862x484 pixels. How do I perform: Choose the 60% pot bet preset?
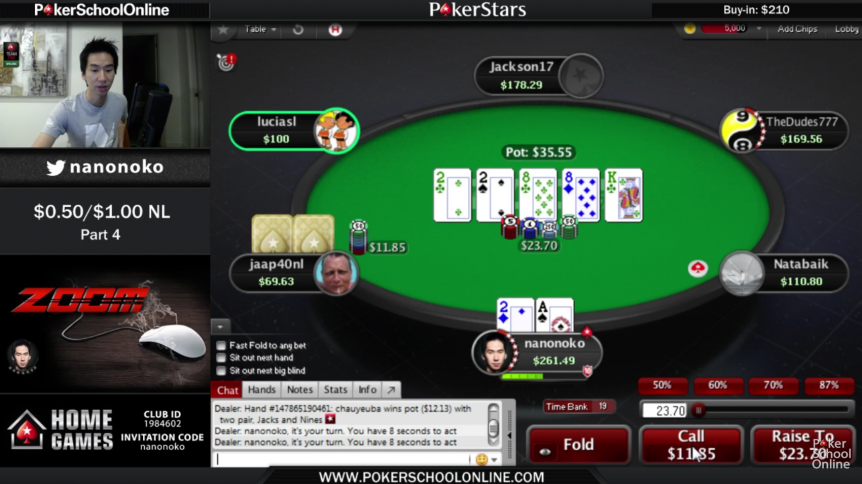pos(717,385)
